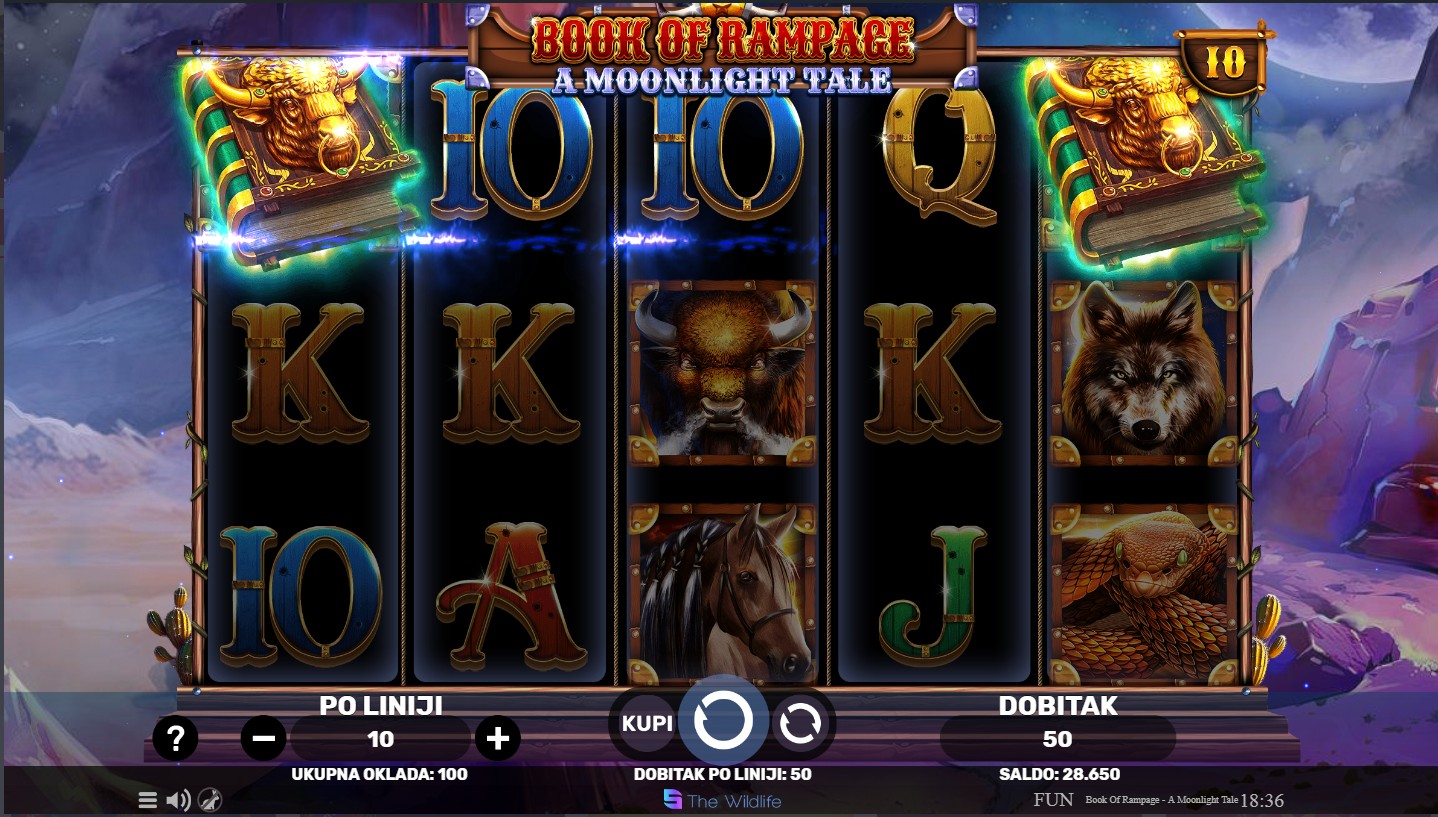The width and height of the screenshot is (1438, 817).
Task: Toggle the sound speaker icon
Action: [178, 800]
